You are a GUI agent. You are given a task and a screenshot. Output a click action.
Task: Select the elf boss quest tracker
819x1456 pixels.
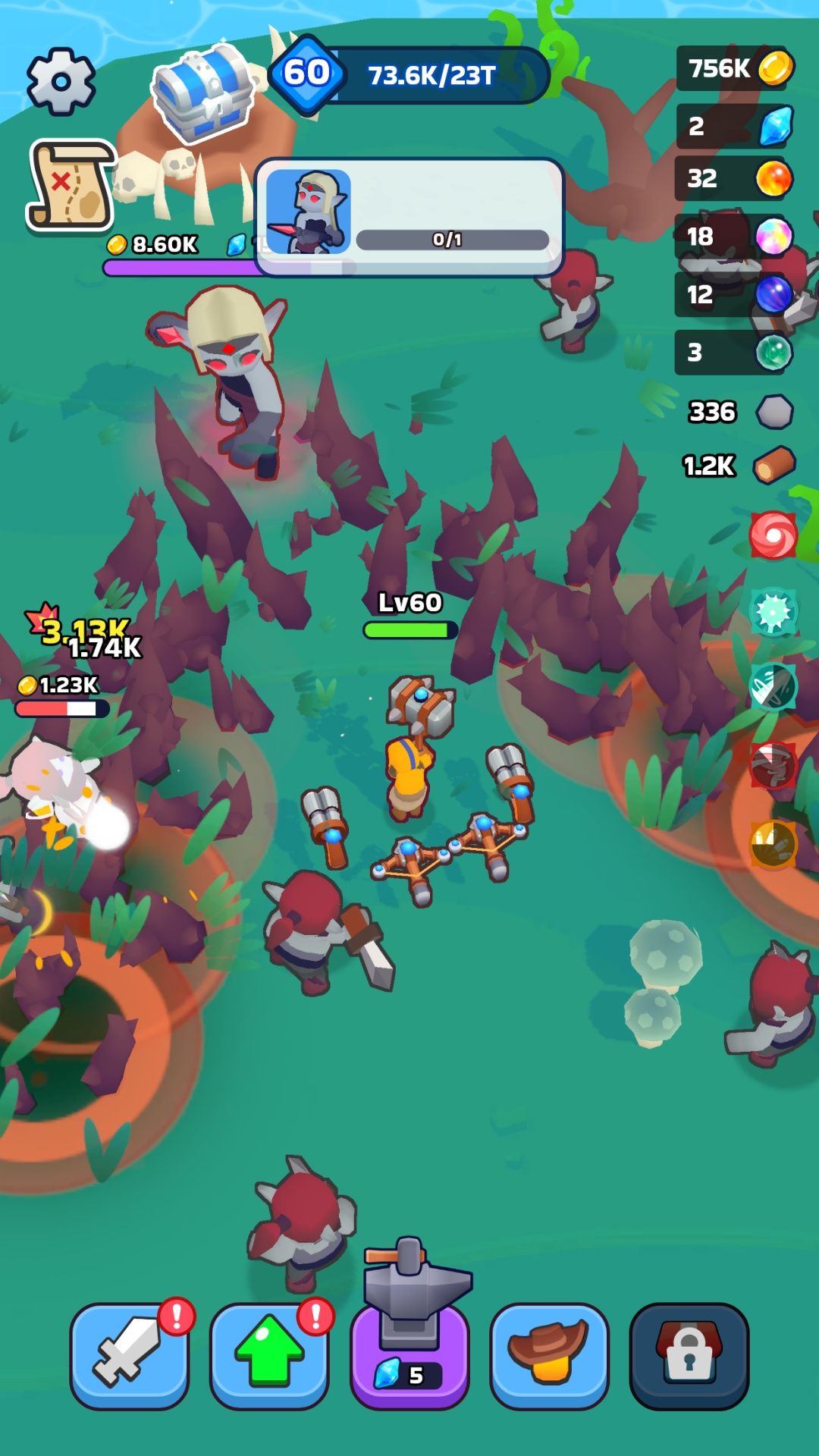tap(409, 217)
